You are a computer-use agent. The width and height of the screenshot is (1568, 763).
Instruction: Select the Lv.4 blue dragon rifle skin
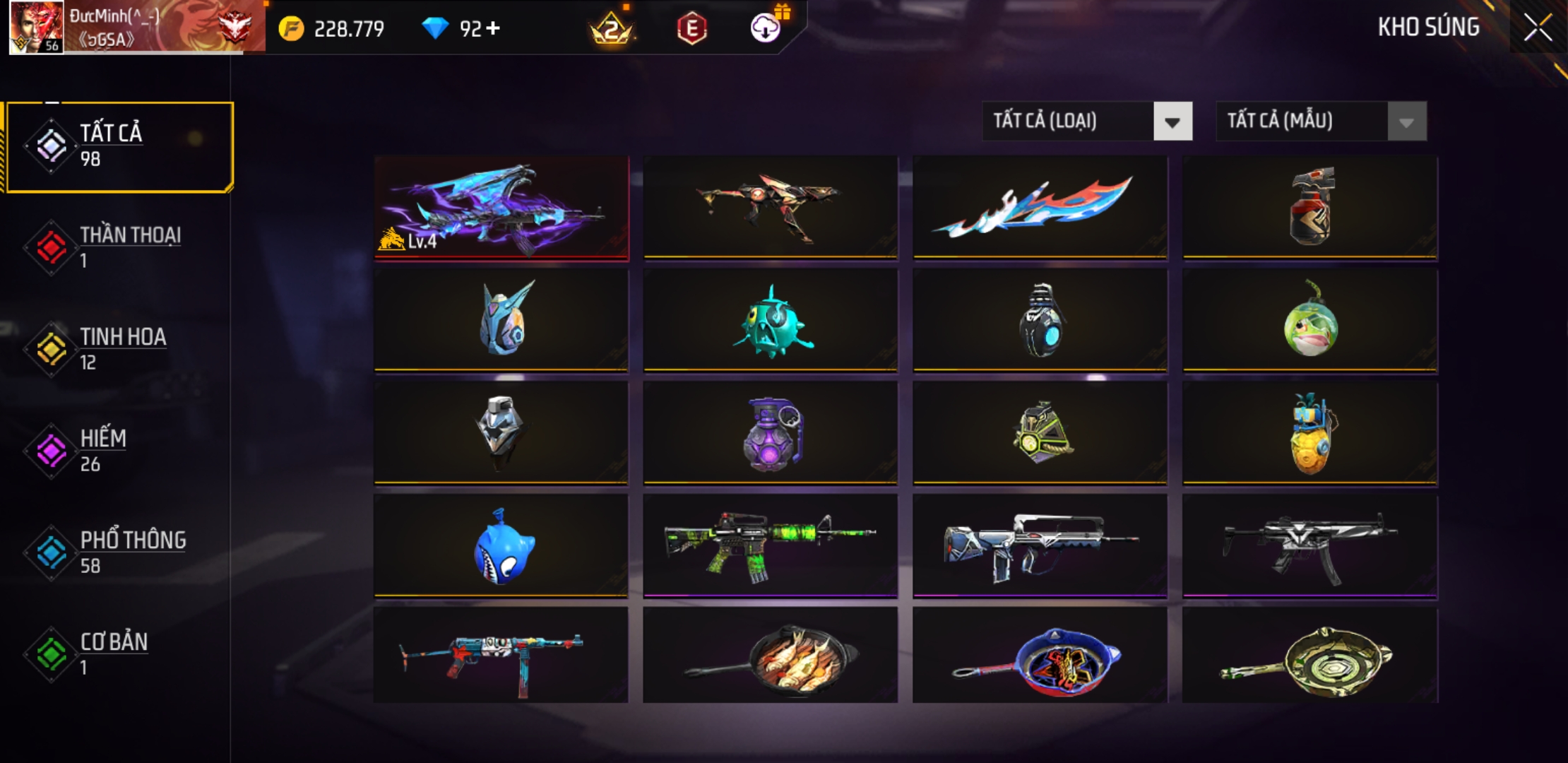click(x=501, y=208)
